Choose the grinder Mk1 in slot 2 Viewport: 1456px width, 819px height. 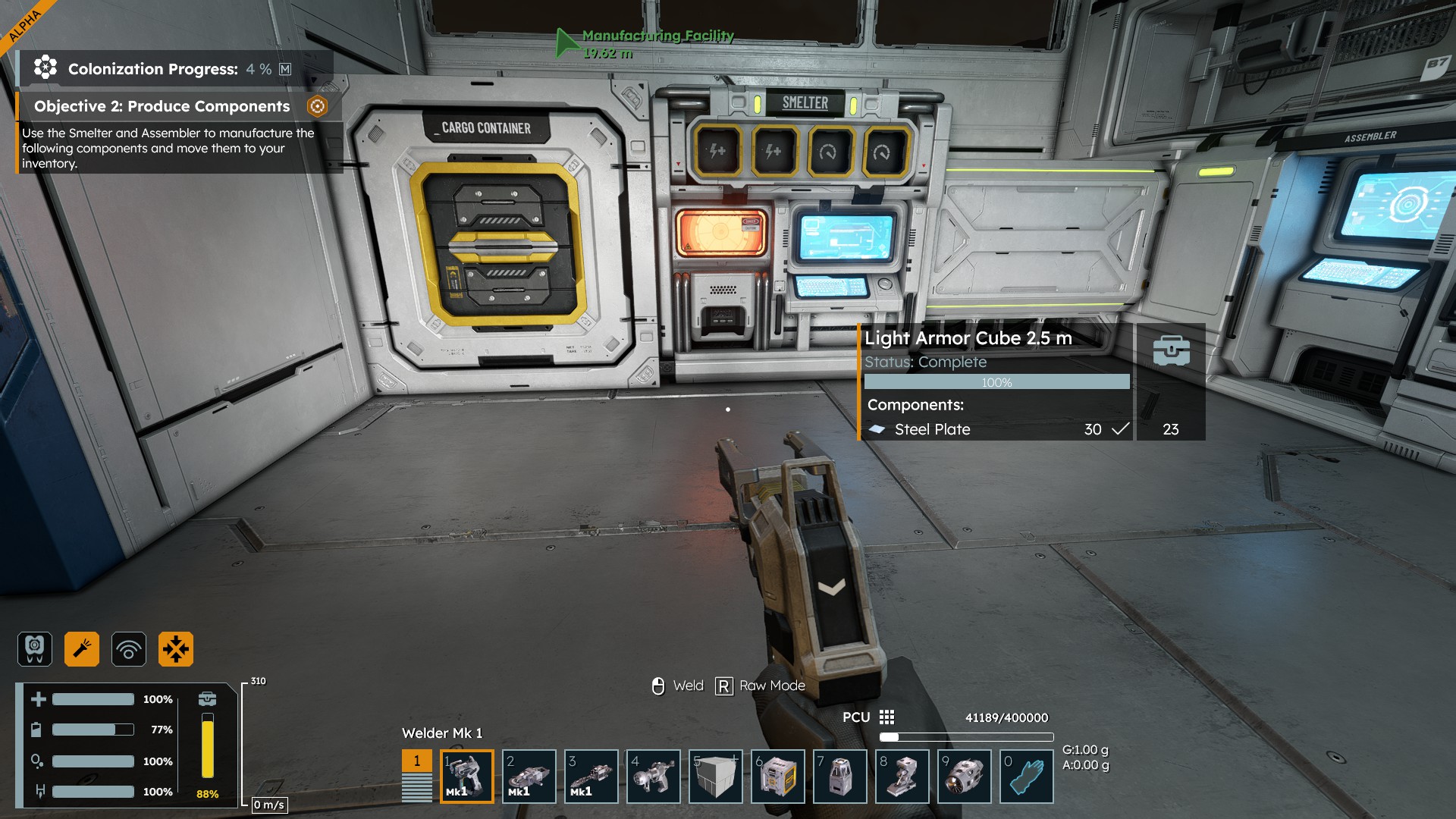(529, 776)
